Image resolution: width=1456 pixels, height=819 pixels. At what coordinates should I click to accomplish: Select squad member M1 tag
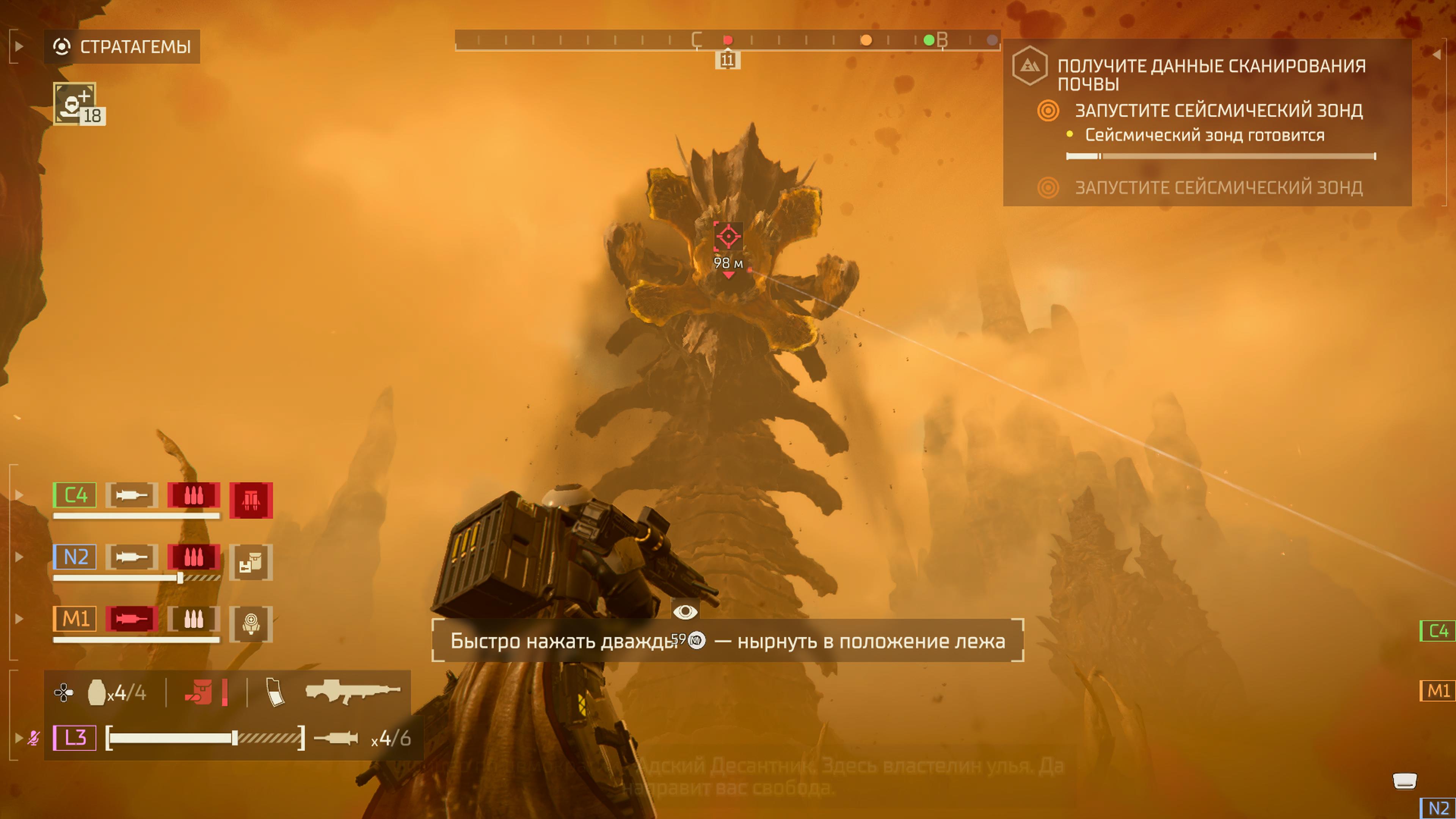pyautogui.click(x=75, y=619)
